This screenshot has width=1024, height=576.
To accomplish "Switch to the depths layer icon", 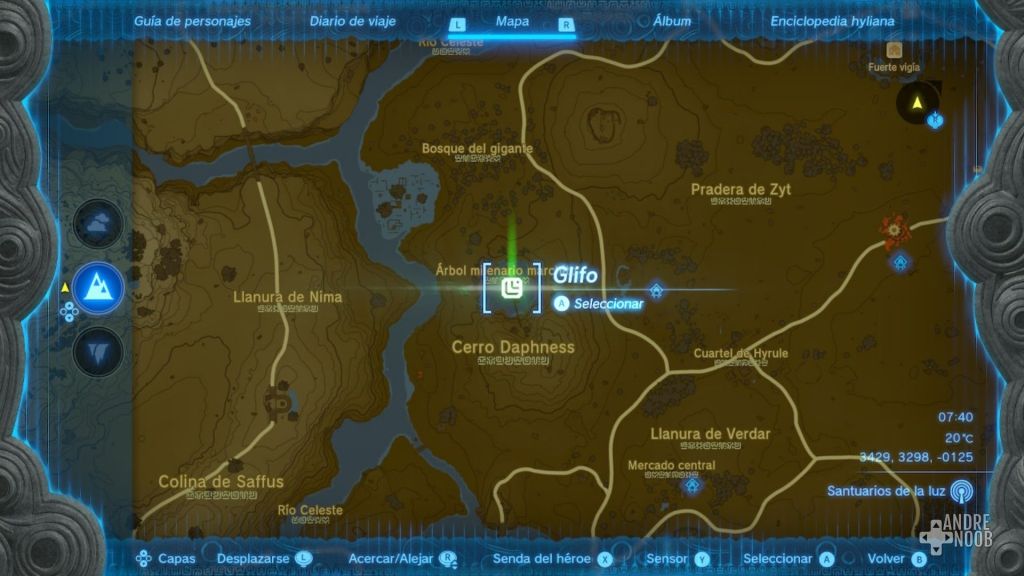I will 98,351.
